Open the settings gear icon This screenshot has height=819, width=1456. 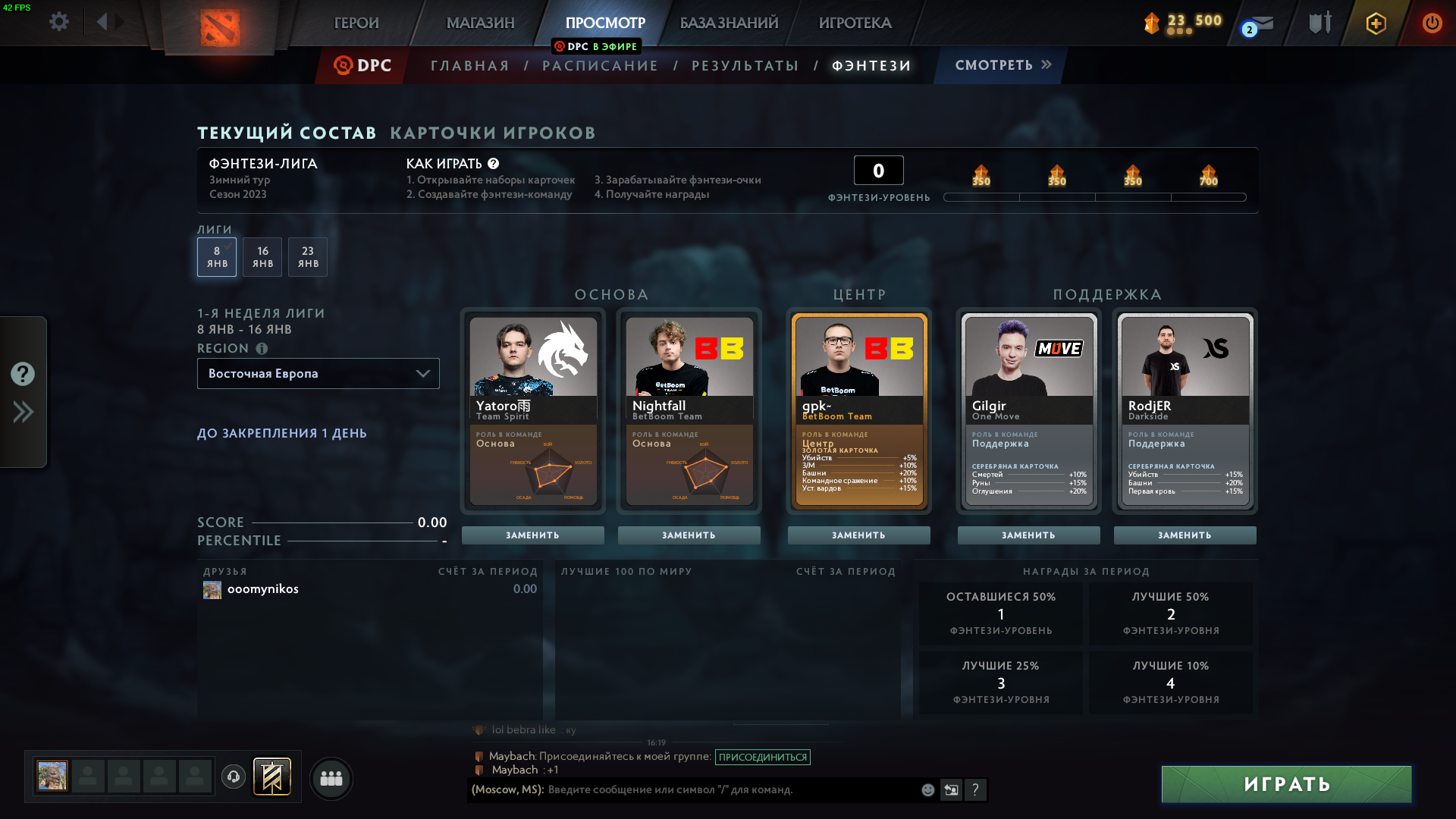tap(58, 22)
